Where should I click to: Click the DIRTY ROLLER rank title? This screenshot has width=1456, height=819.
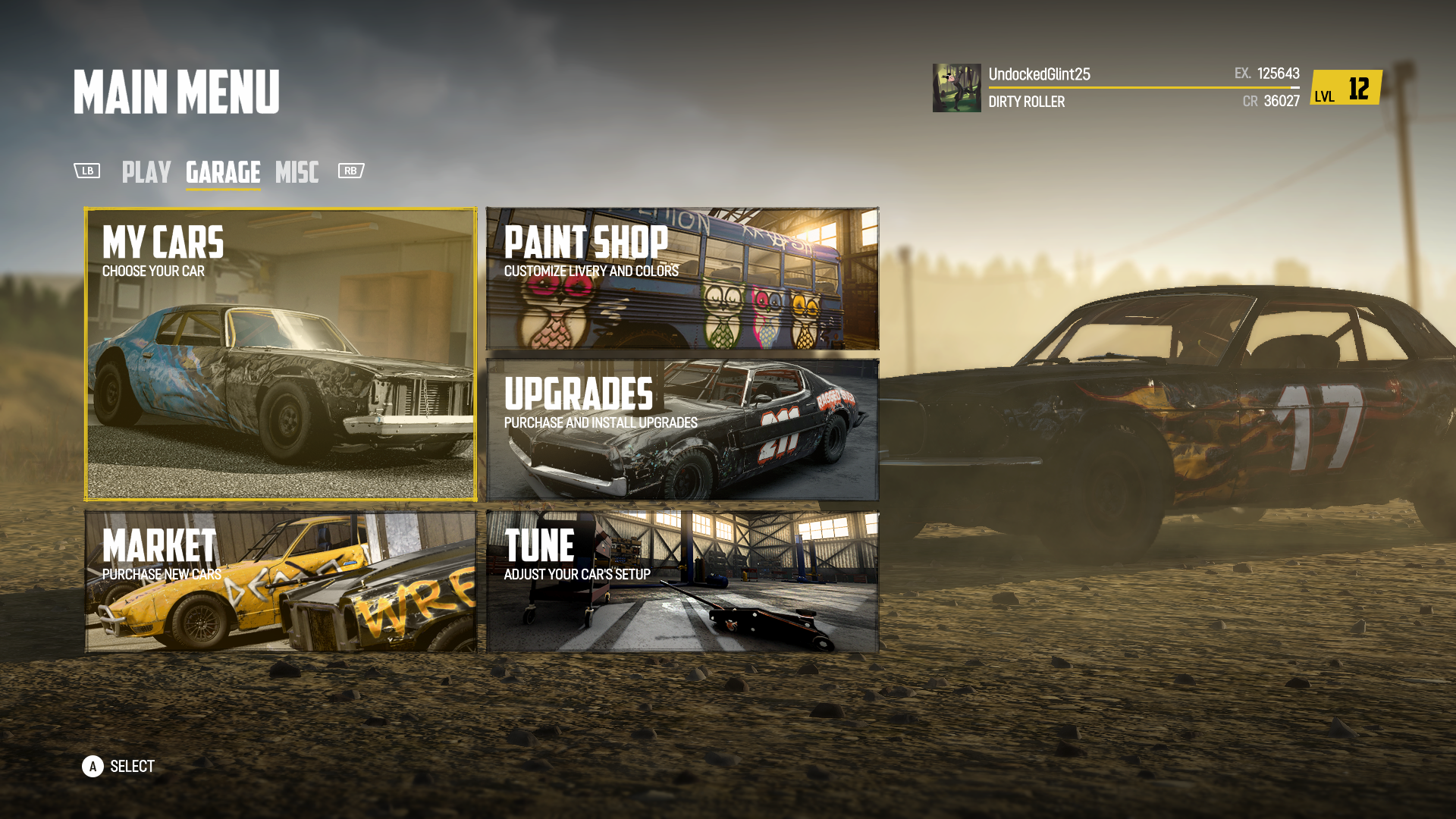point(1028,102)
